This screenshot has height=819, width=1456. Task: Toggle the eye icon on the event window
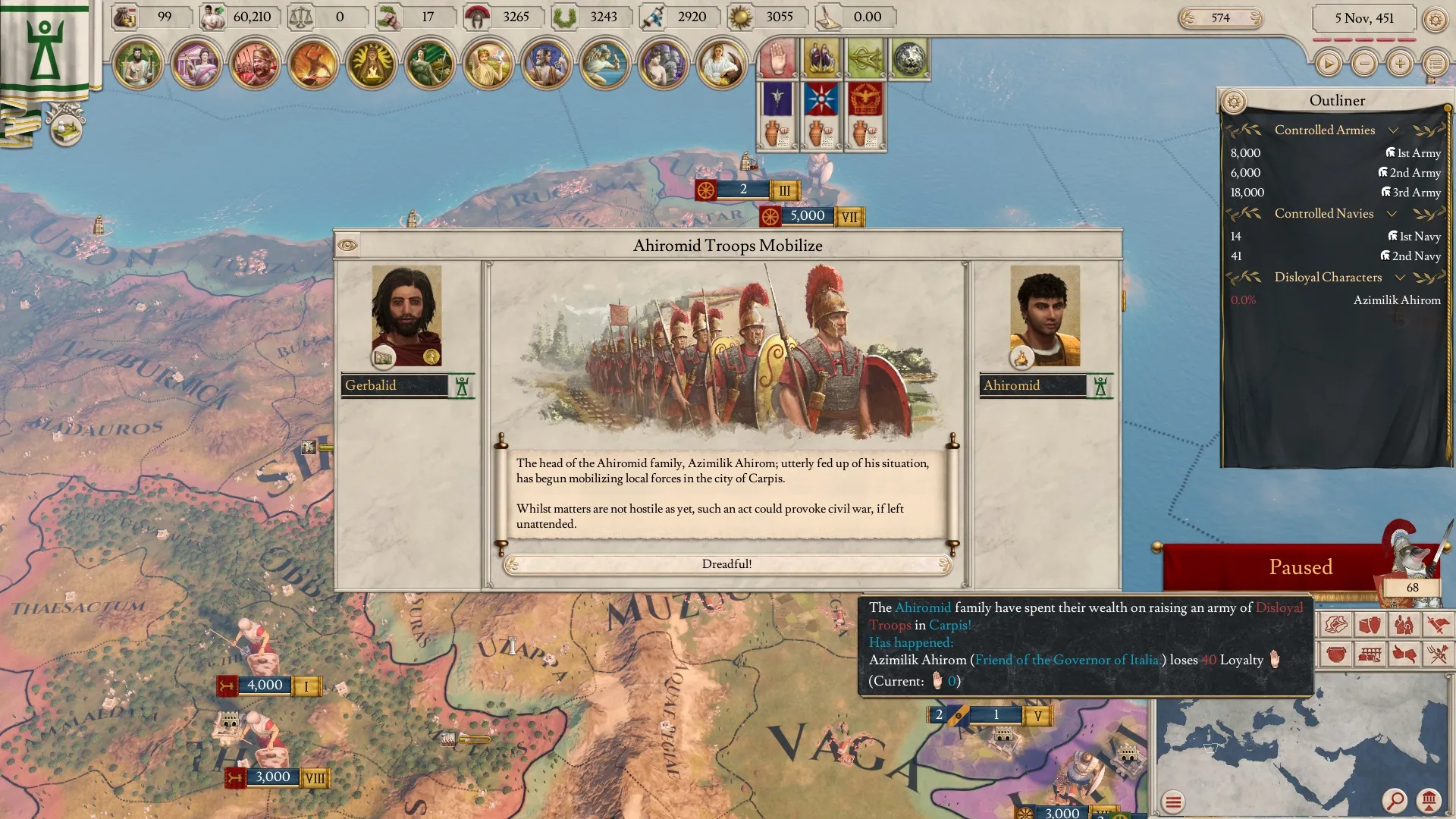click(347, 245)
